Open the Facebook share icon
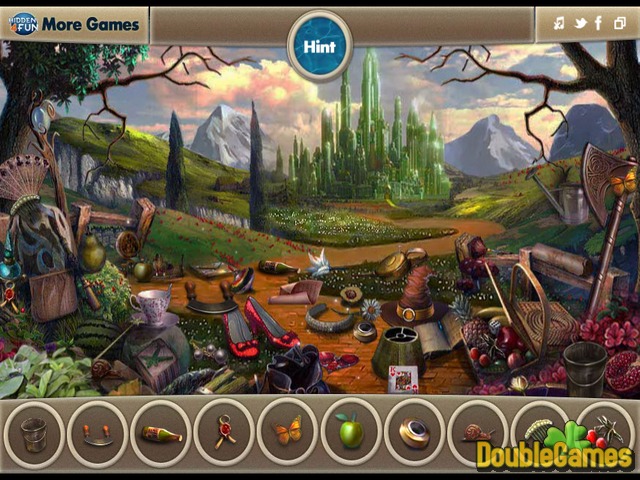The height and width of the screenshot is (480, 640). point(598,24)
